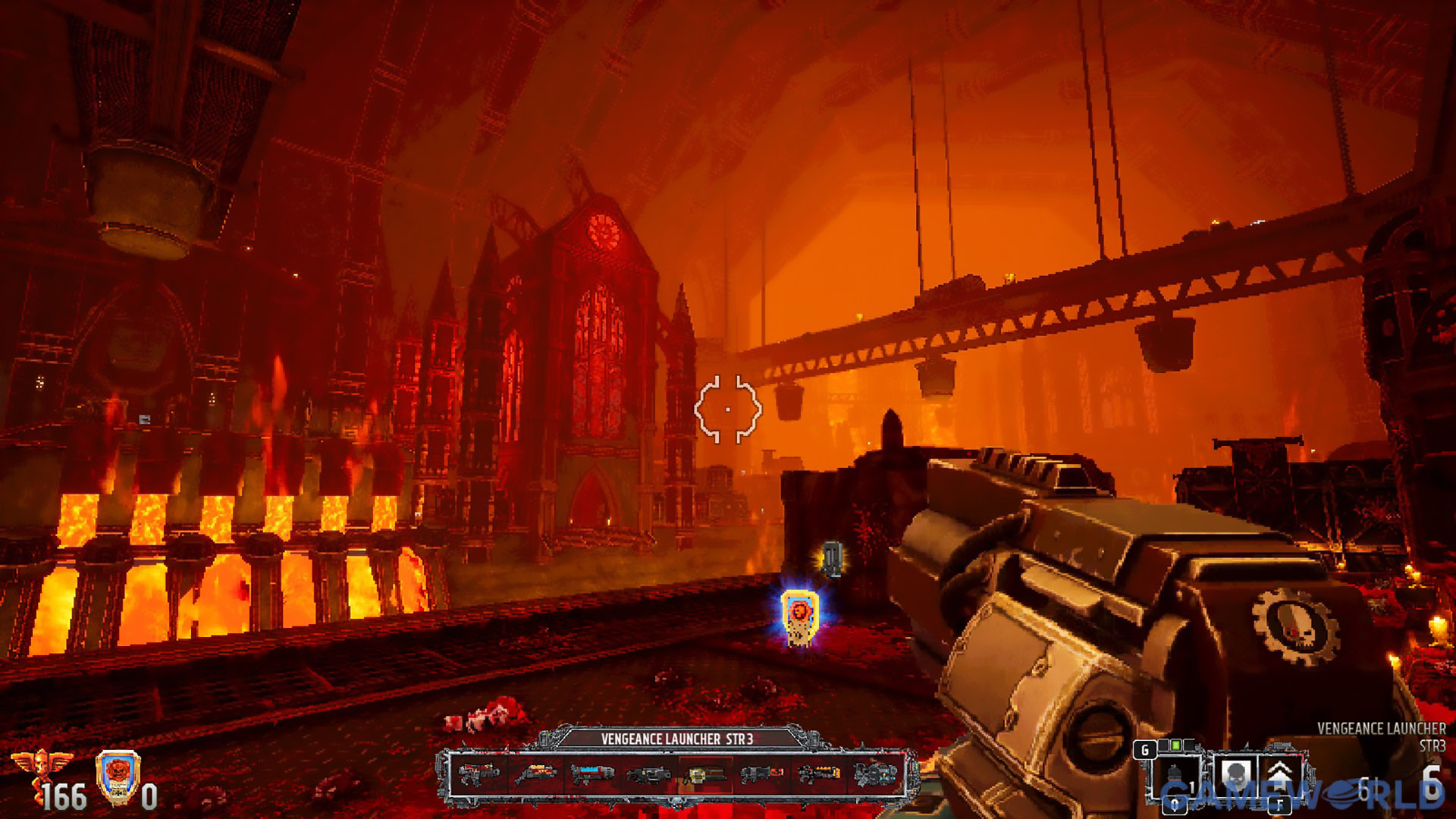Choose the blue Plasma Gun slot
The width and height of the screenshot is (1456, 819).
tap(592, 774)
